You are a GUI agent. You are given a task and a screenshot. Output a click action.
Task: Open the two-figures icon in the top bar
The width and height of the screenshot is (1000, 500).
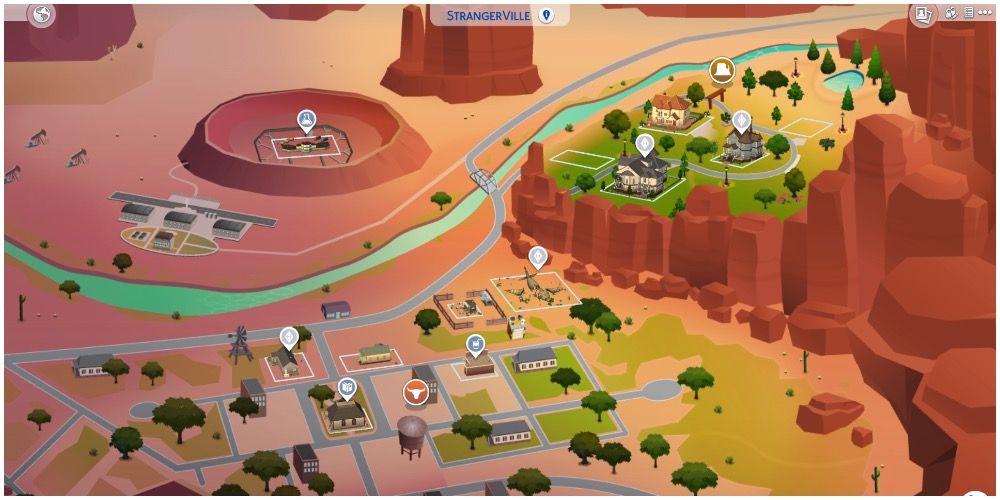click(x=950, y=14)
